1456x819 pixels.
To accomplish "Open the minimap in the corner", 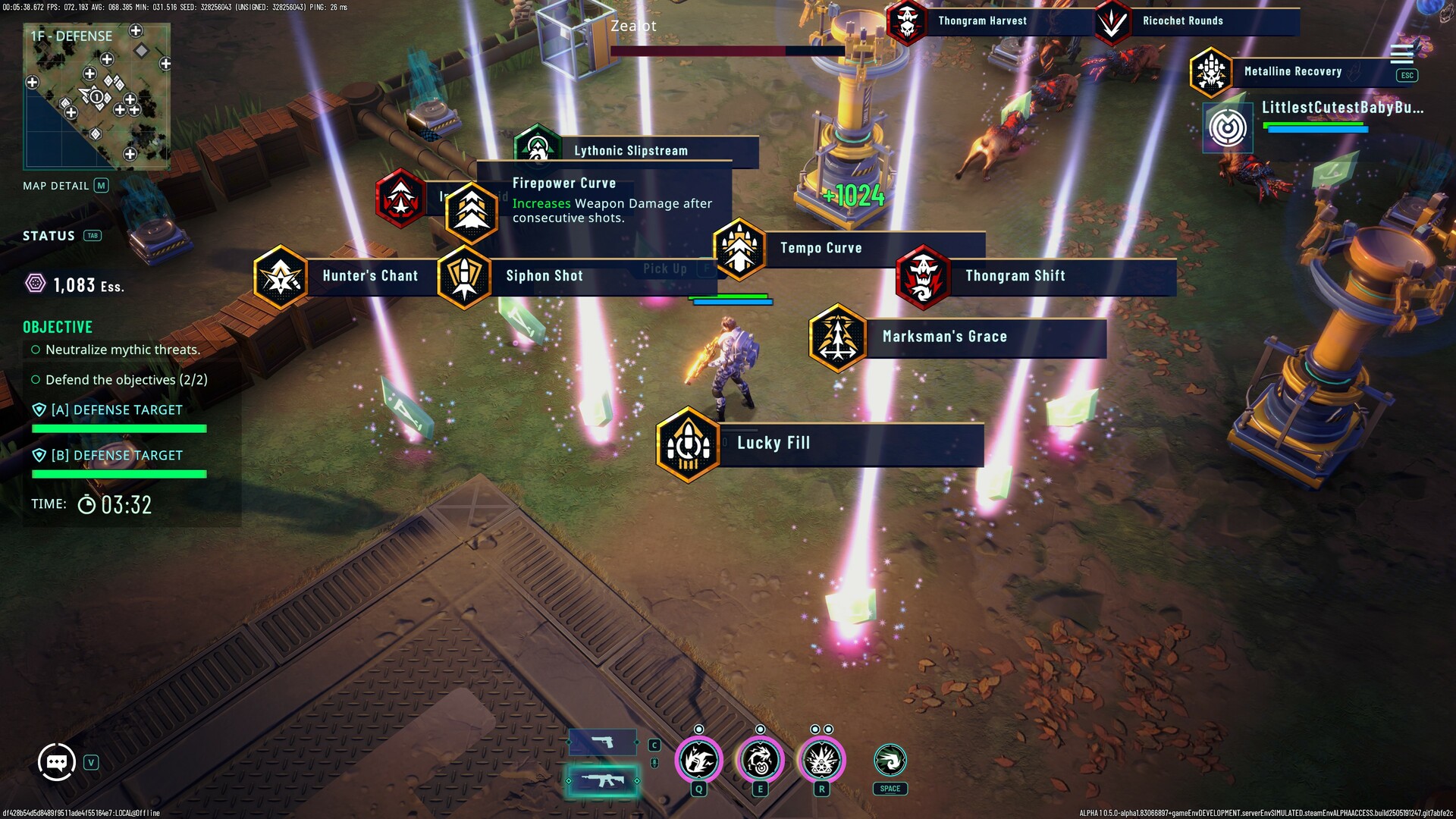I will click(x=97, y=96).
